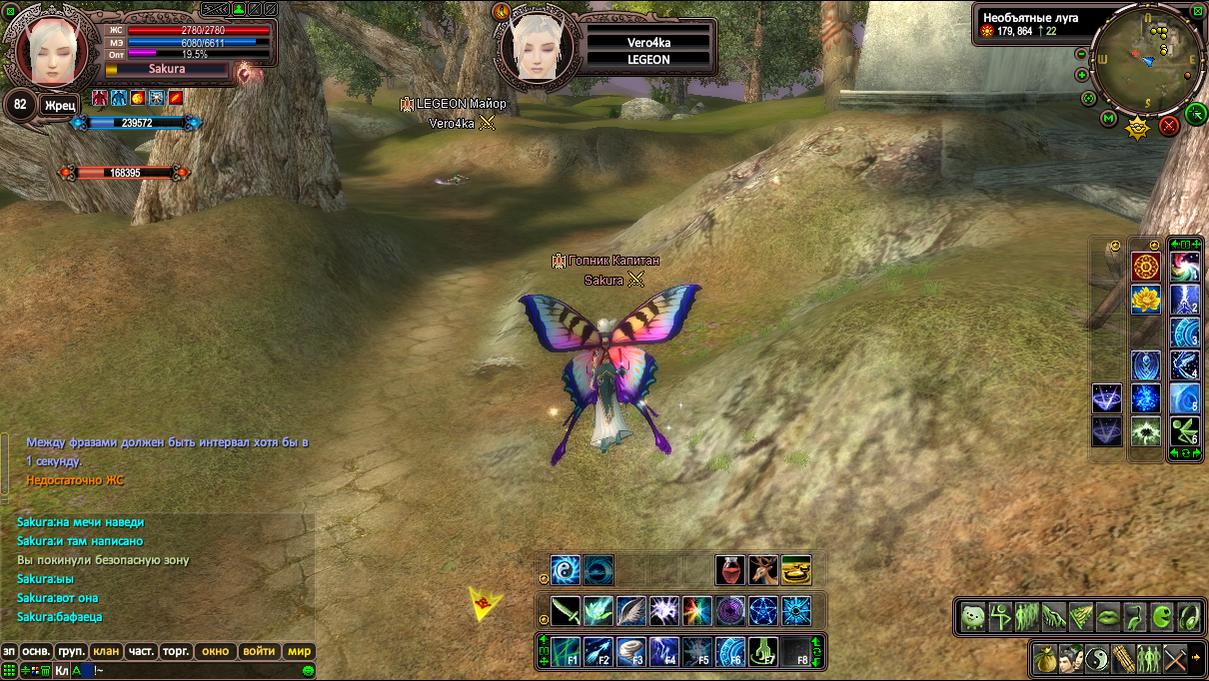Viewport: 1209px width, 681px height.
Task: Switch chat to the клан tab
Action: point(106,651)
